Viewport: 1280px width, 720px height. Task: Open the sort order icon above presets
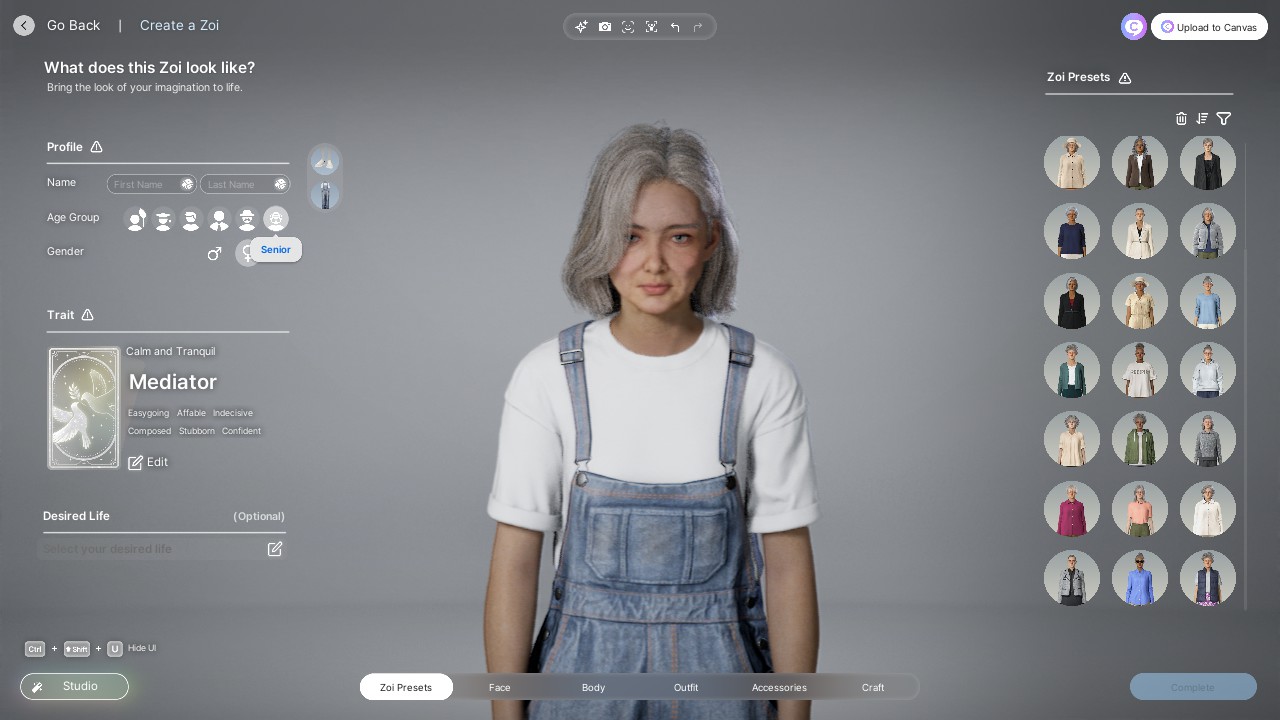1202,118
